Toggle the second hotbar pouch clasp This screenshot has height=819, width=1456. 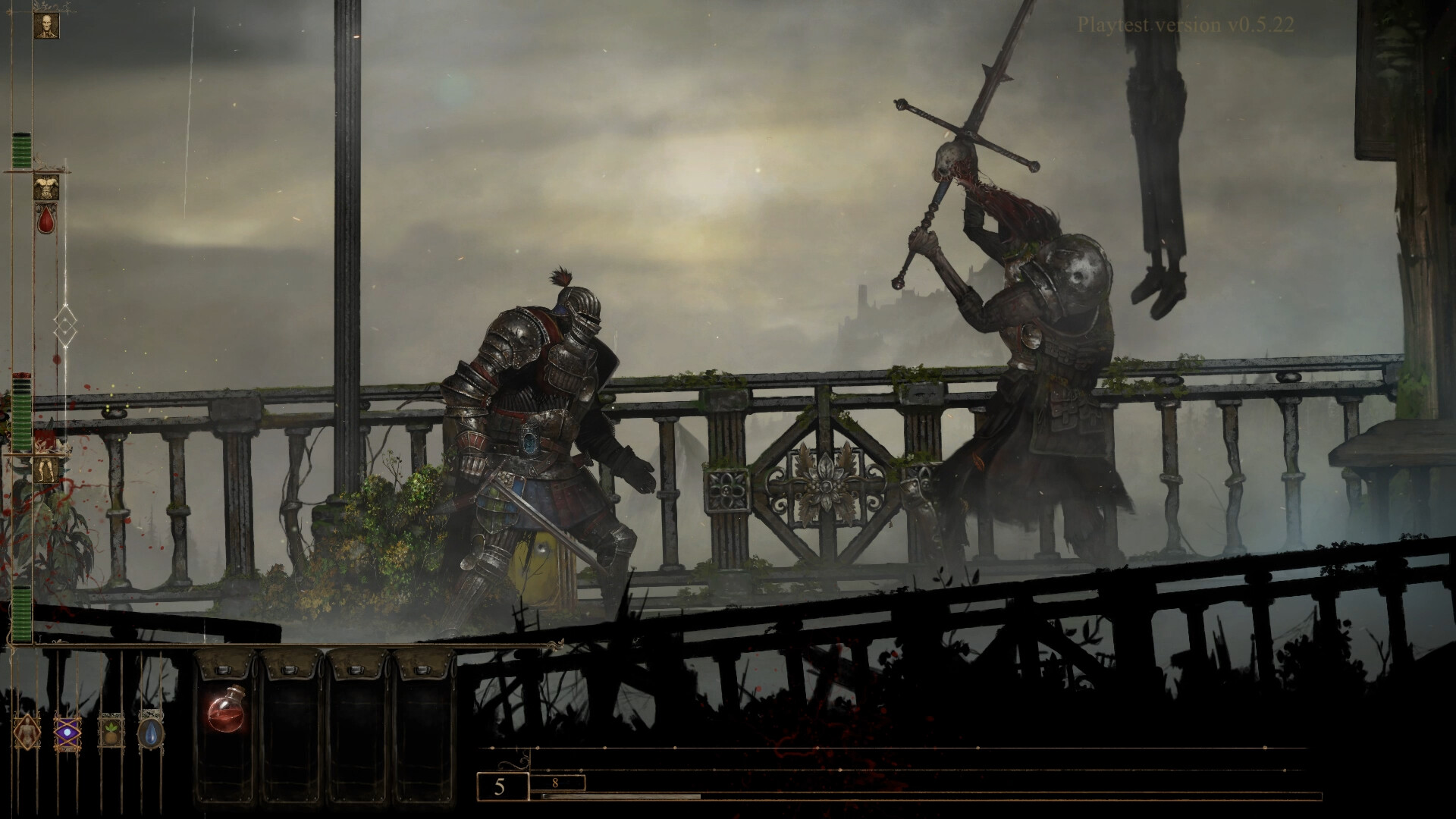pyautogui.click(x=288, y=671)
